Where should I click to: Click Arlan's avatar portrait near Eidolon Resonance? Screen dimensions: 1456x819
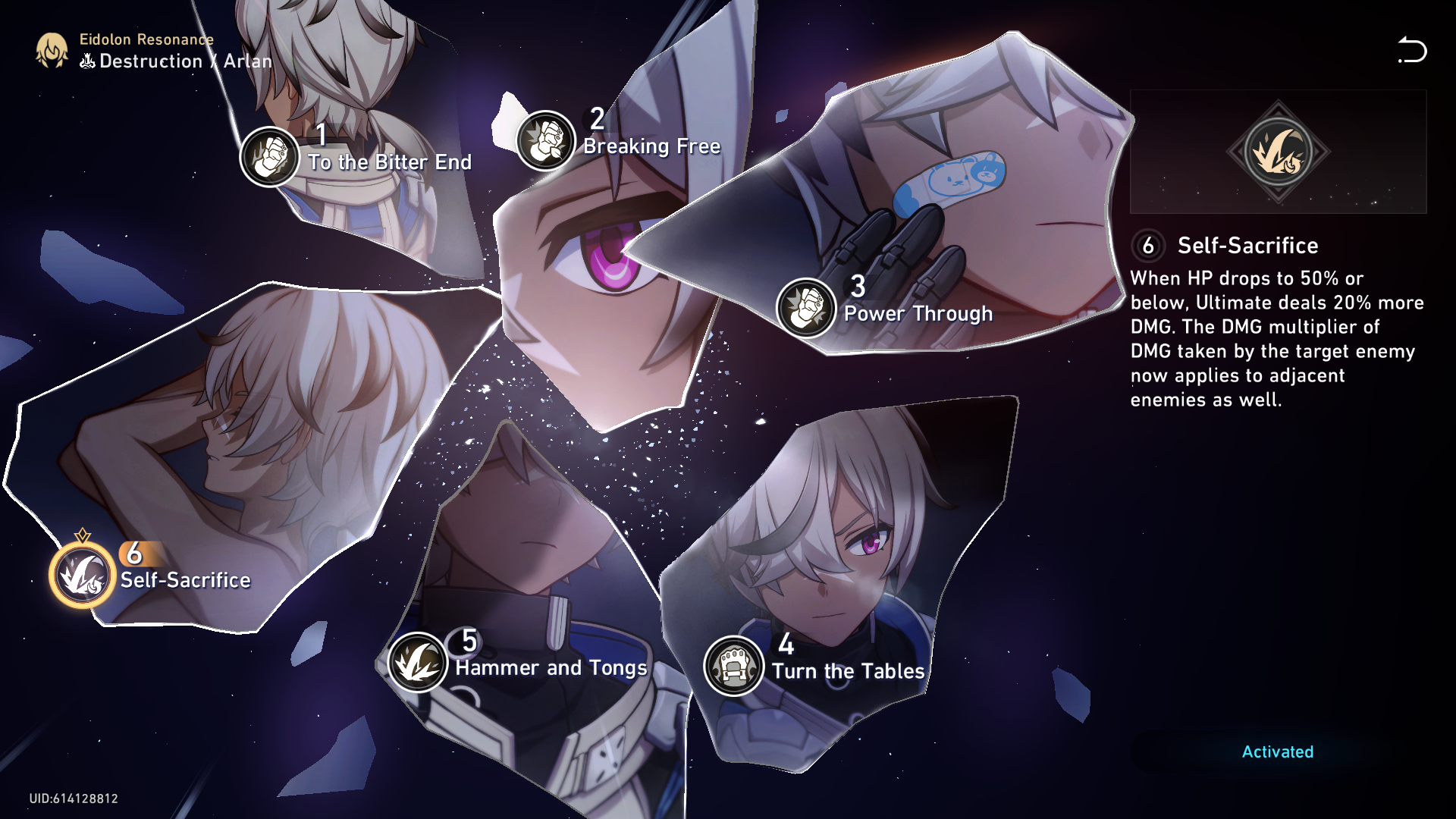pyautogui.click(x=50, y=50)
